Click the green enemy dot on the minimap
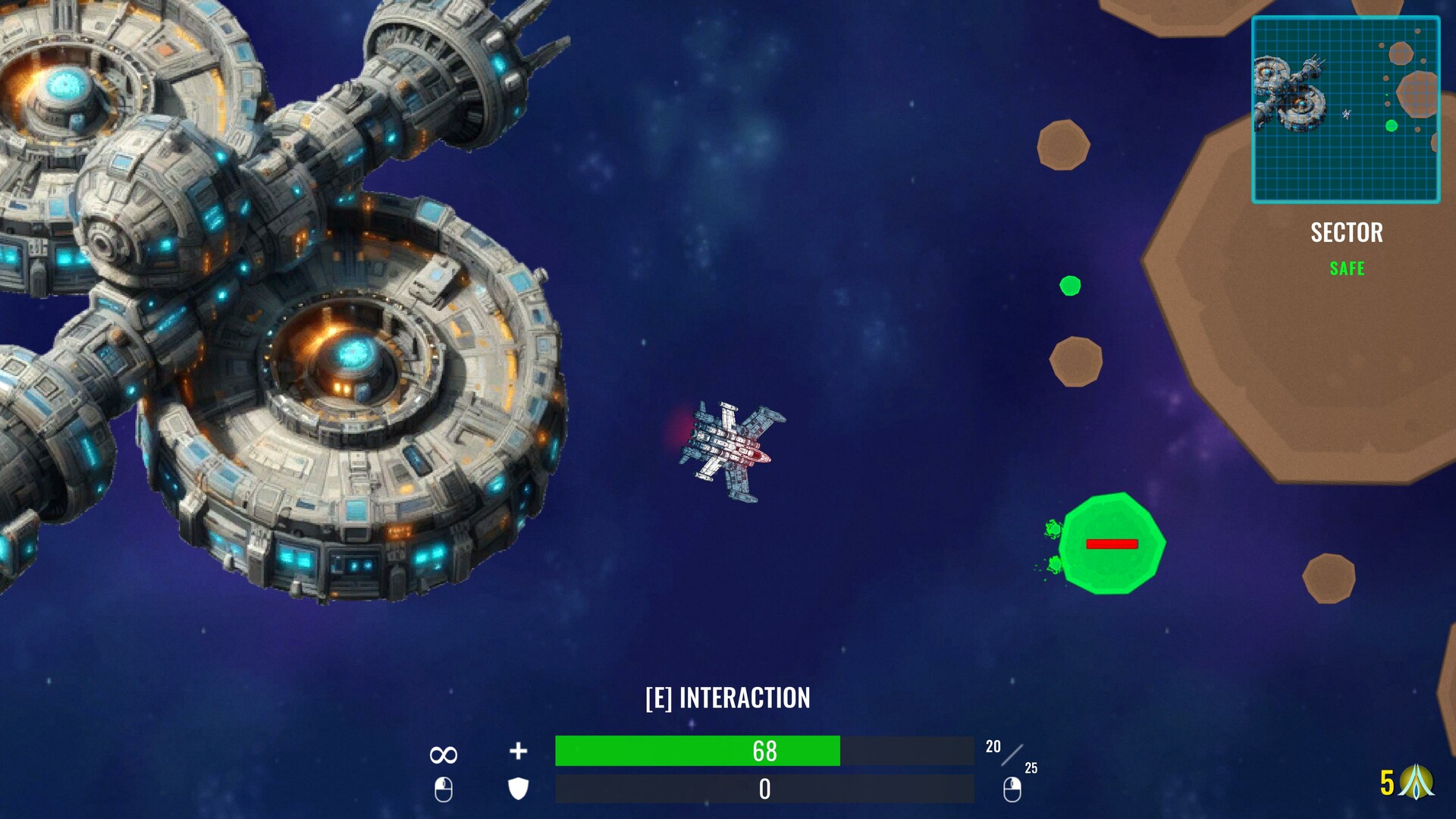 click(x=1392, y=126)
